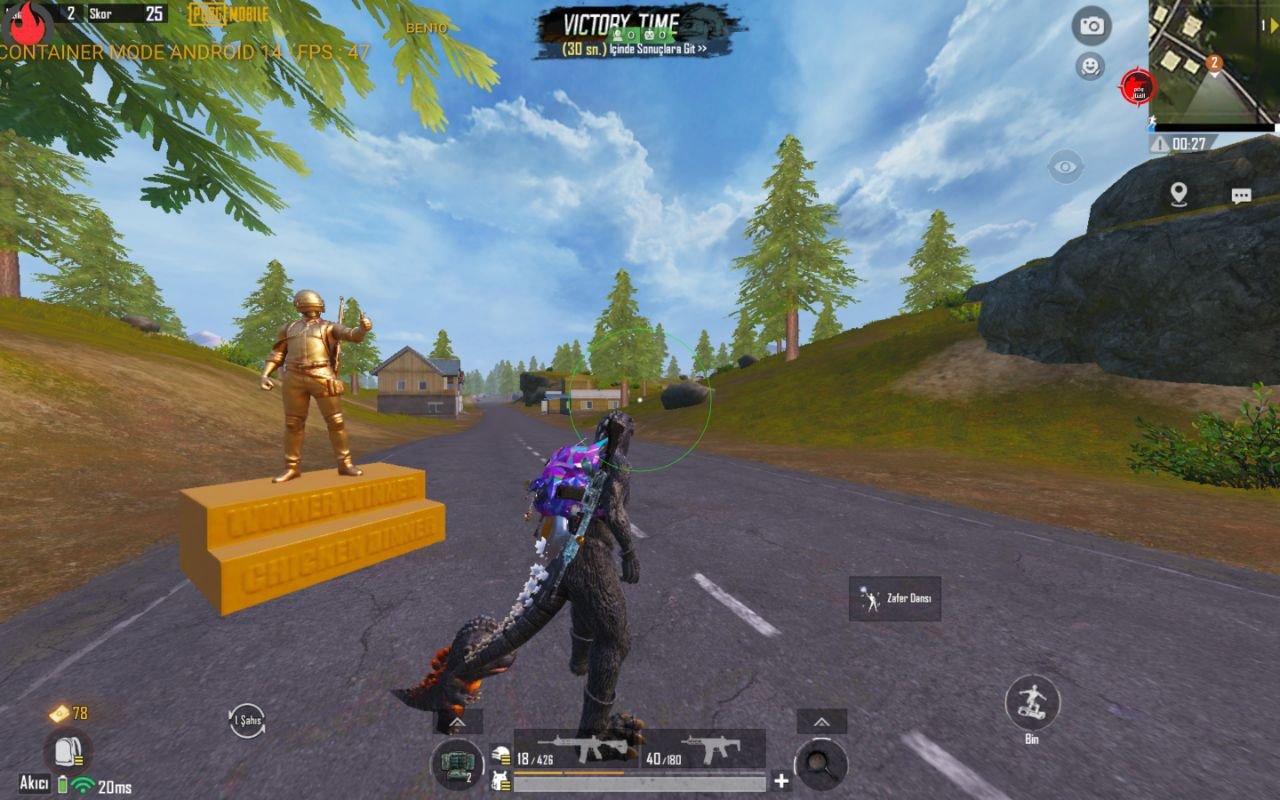1280x800 pixels.
Task: Use the frying pan melee slot
Action: pyautogui.click(x=821, y=764)
